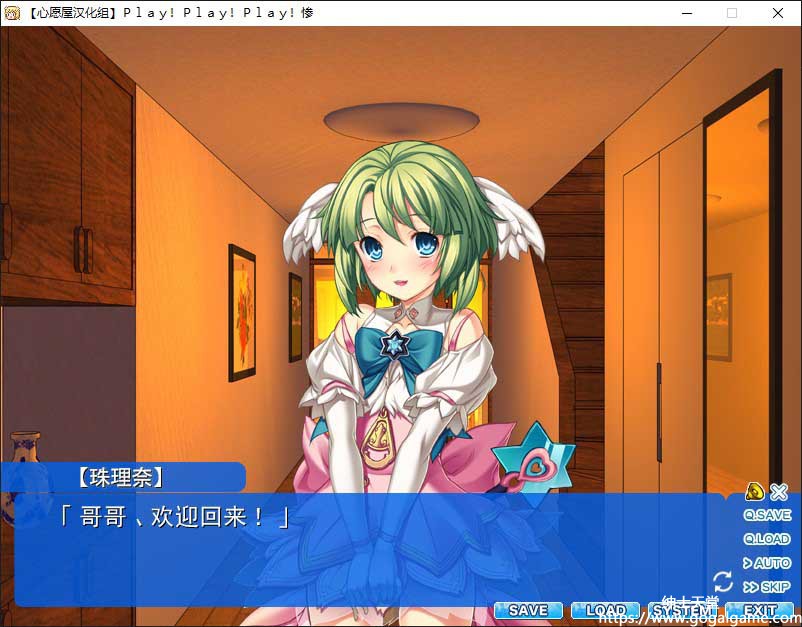Toggle AUTO text advance

click(767, 564)
